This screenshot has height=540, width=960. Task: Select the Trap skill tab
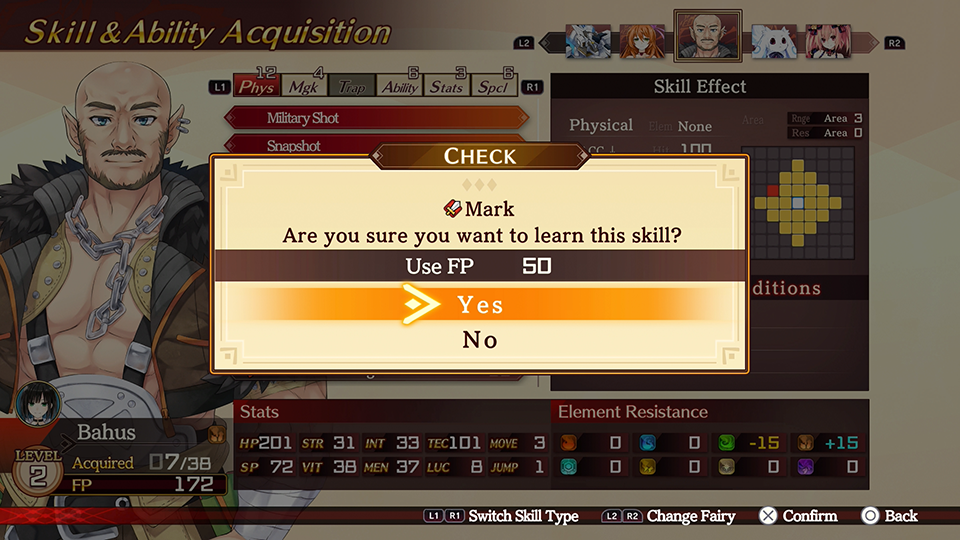[x=351, y=87]
